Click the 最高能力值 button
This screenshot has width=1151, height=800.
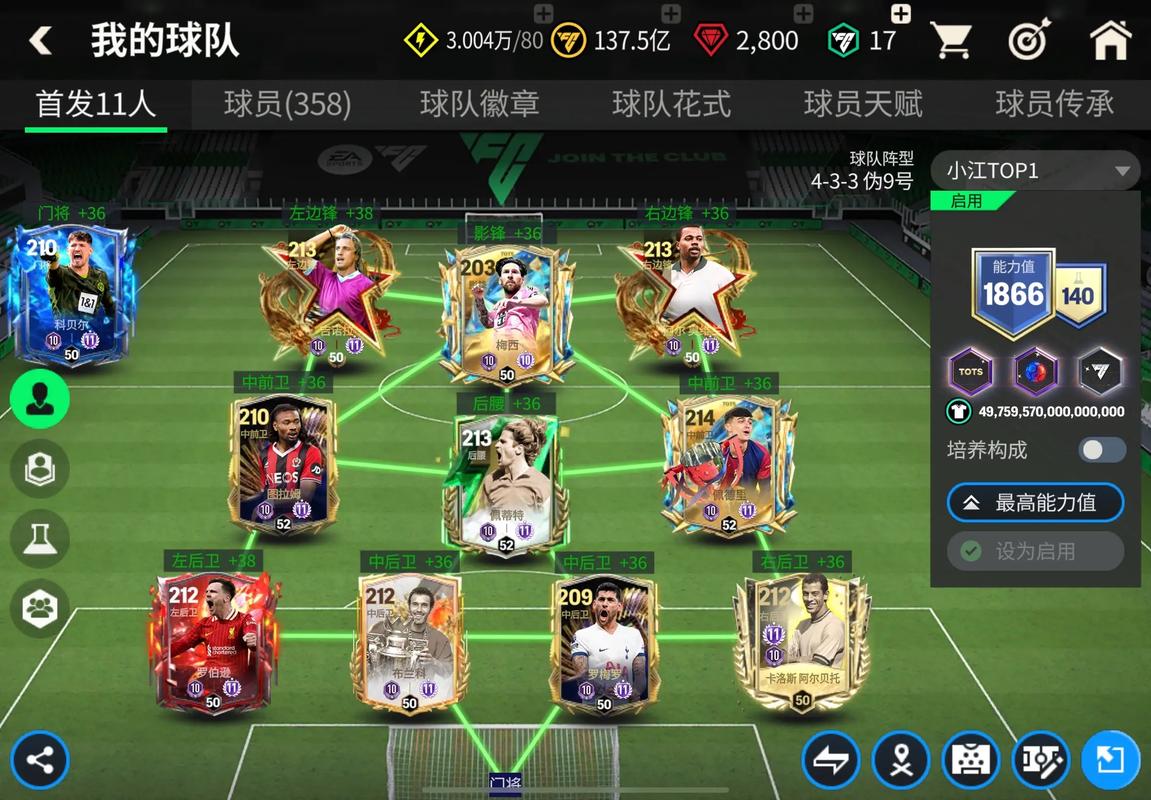pyautogui.click(x=1035, y=503)
